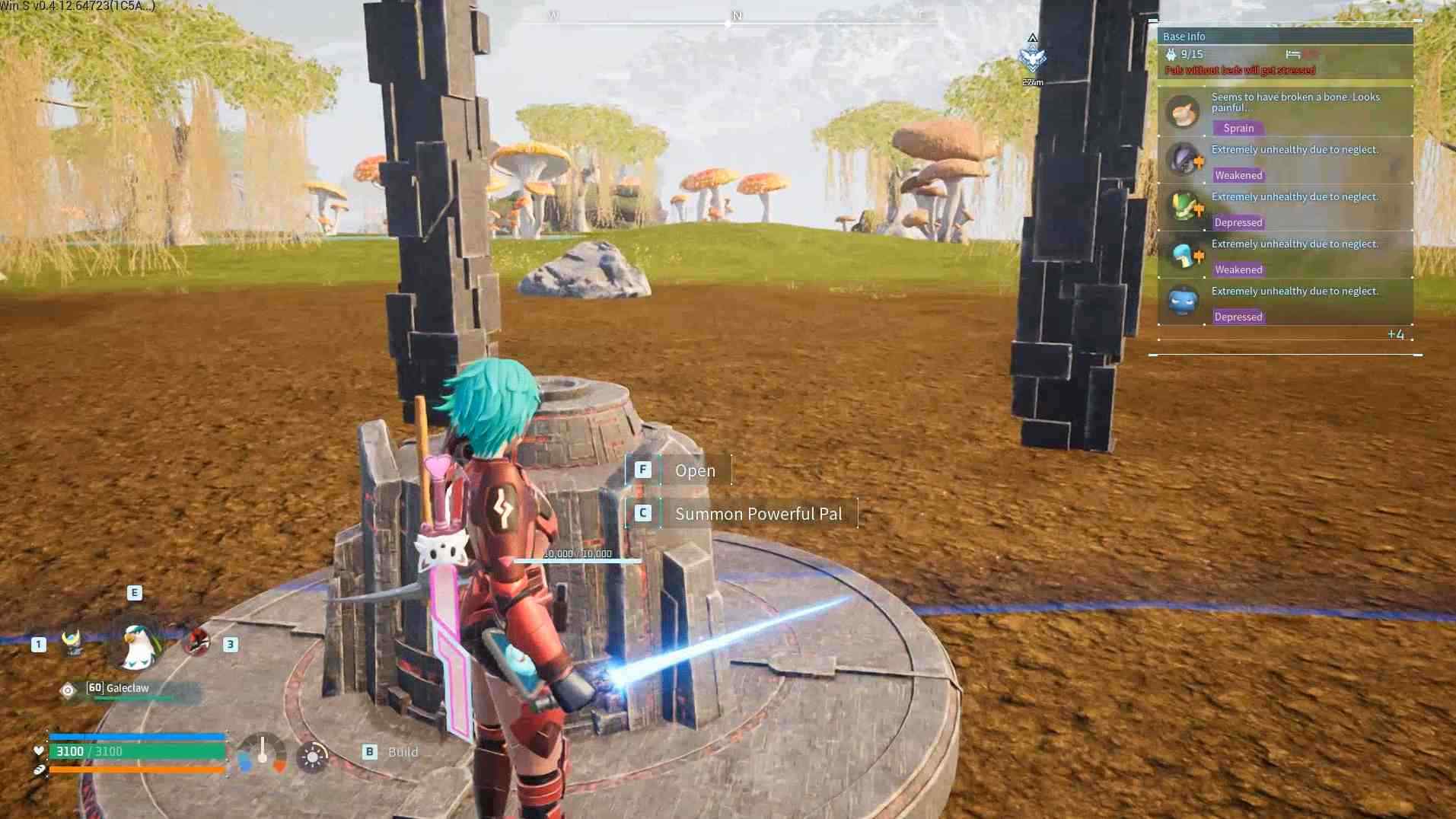Image resolution: width=1456 pixels, height=819 pixels.
Task: Open the Base Info panel header
Action: [1285, 37]
